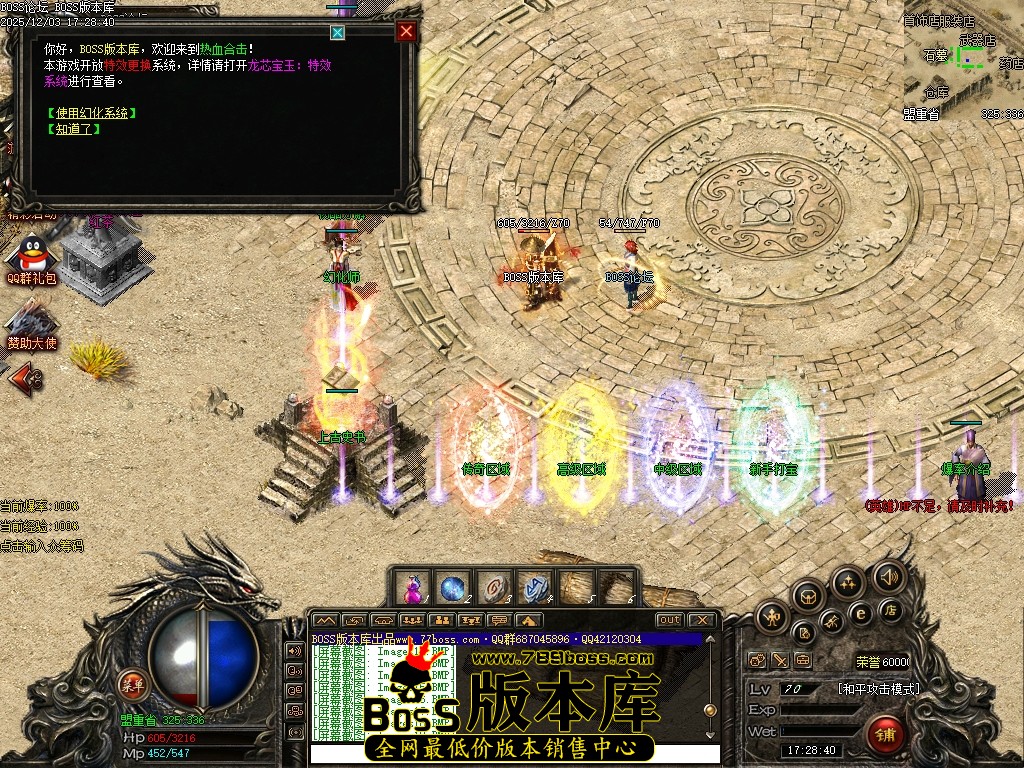
Task: Click the red 铺 stall button
Action: coord(886,735)
